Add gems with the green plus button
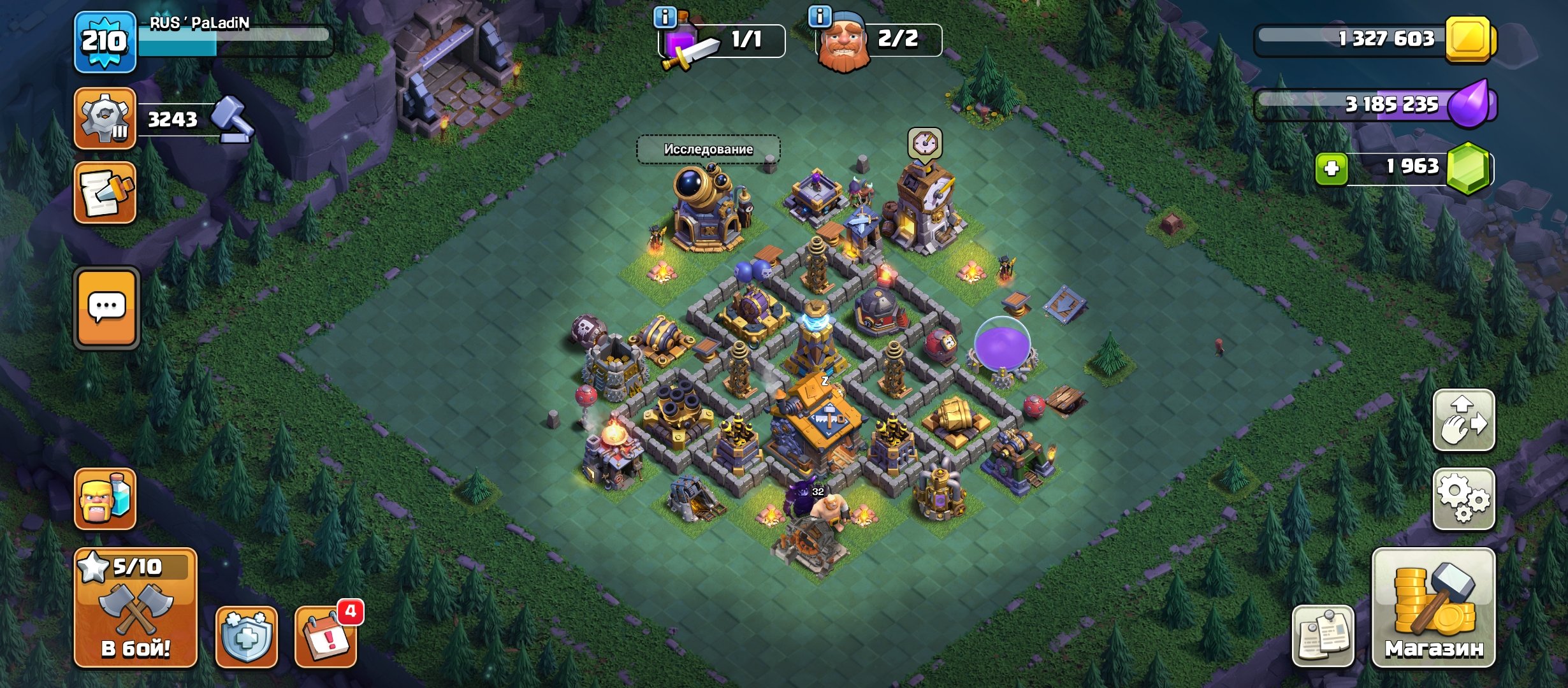 (x=1332, y=169)
